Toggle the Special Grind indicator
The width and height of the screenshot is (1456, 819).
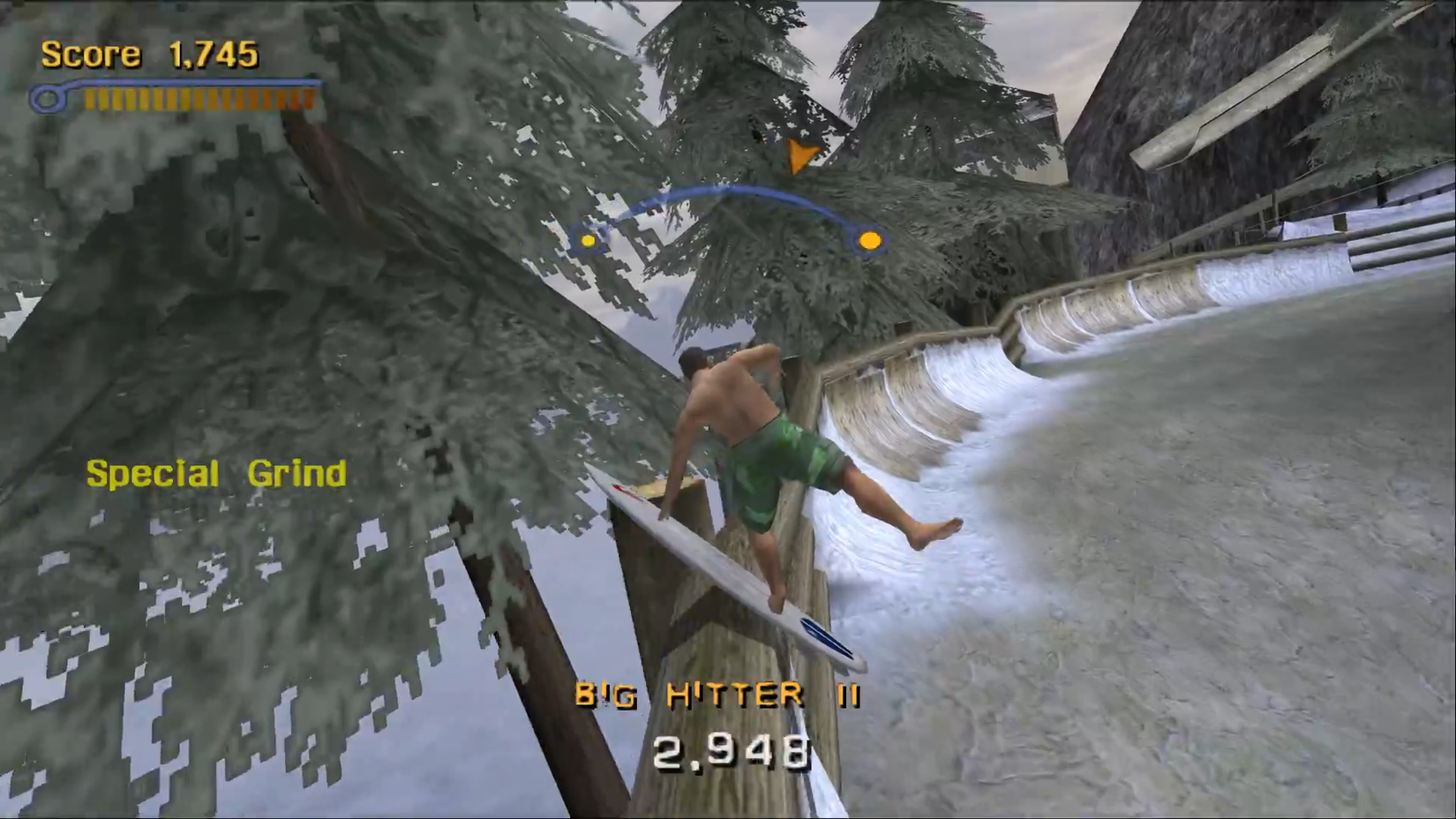click(x=216, y=473)
